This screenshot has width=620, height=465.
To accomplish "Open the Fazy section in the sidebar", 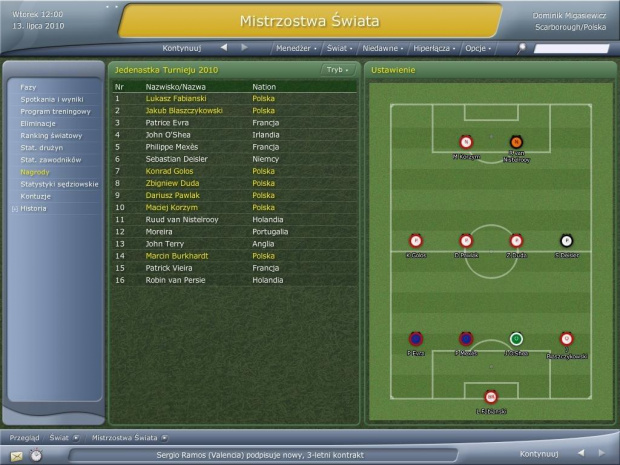I will point(28,87).
